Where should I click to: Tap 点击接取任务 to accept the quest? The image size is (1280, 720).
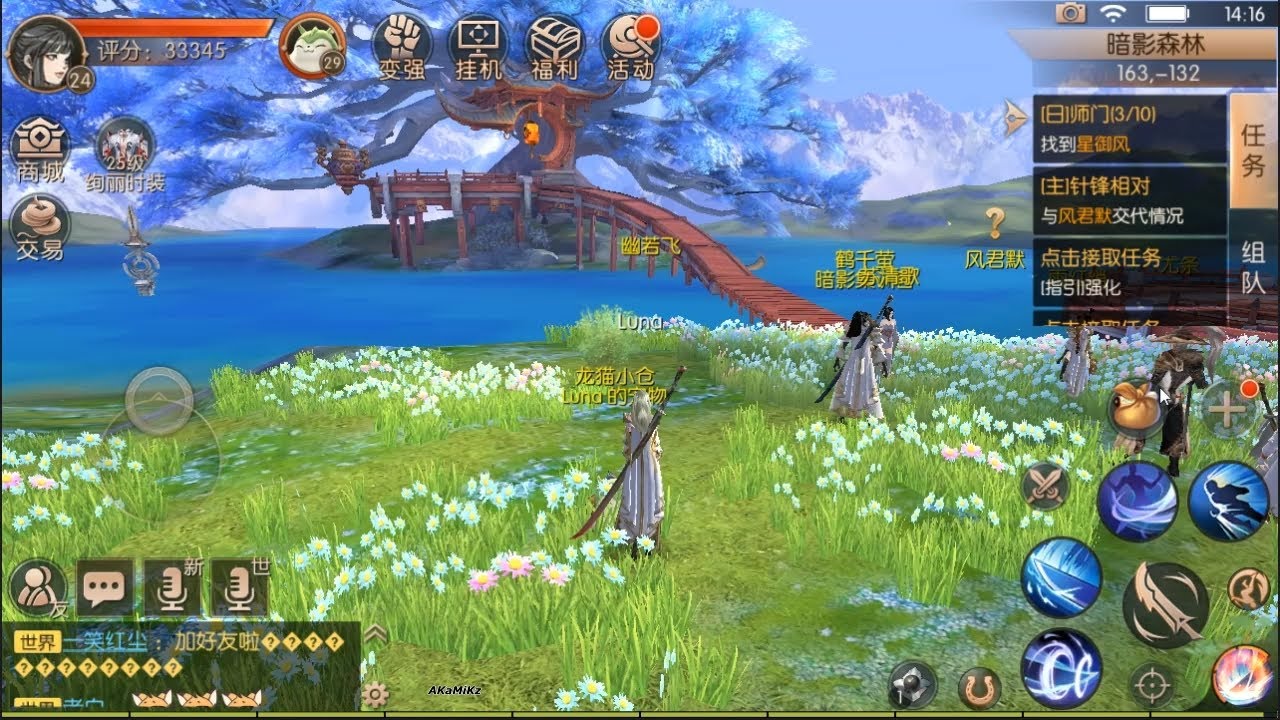coord(1100,258)
